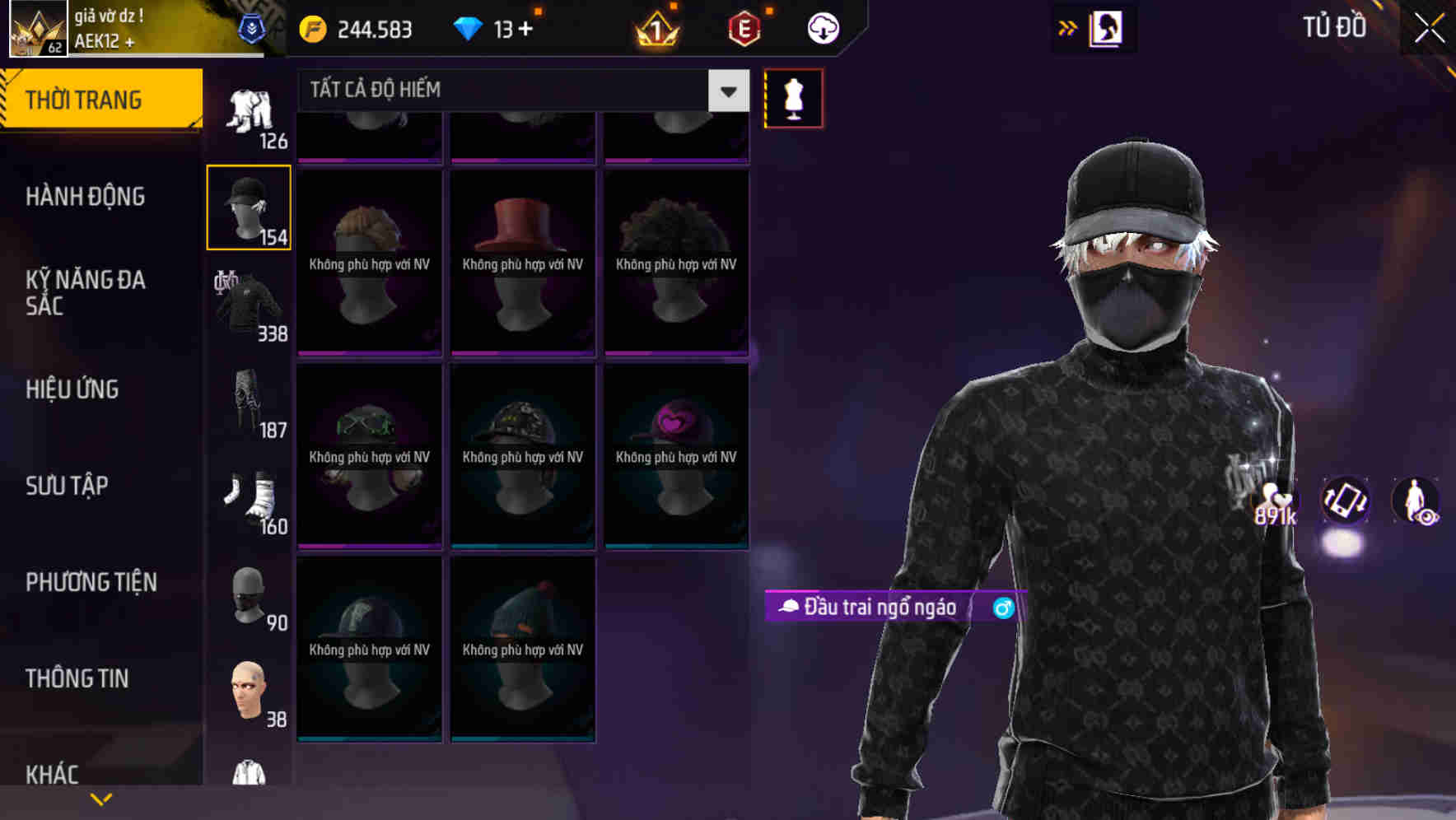Image resolution: width=1456 pixels, height=820 pixels.
Task: Click the double chevron next to stylist icon
Action: [1066, 26]
